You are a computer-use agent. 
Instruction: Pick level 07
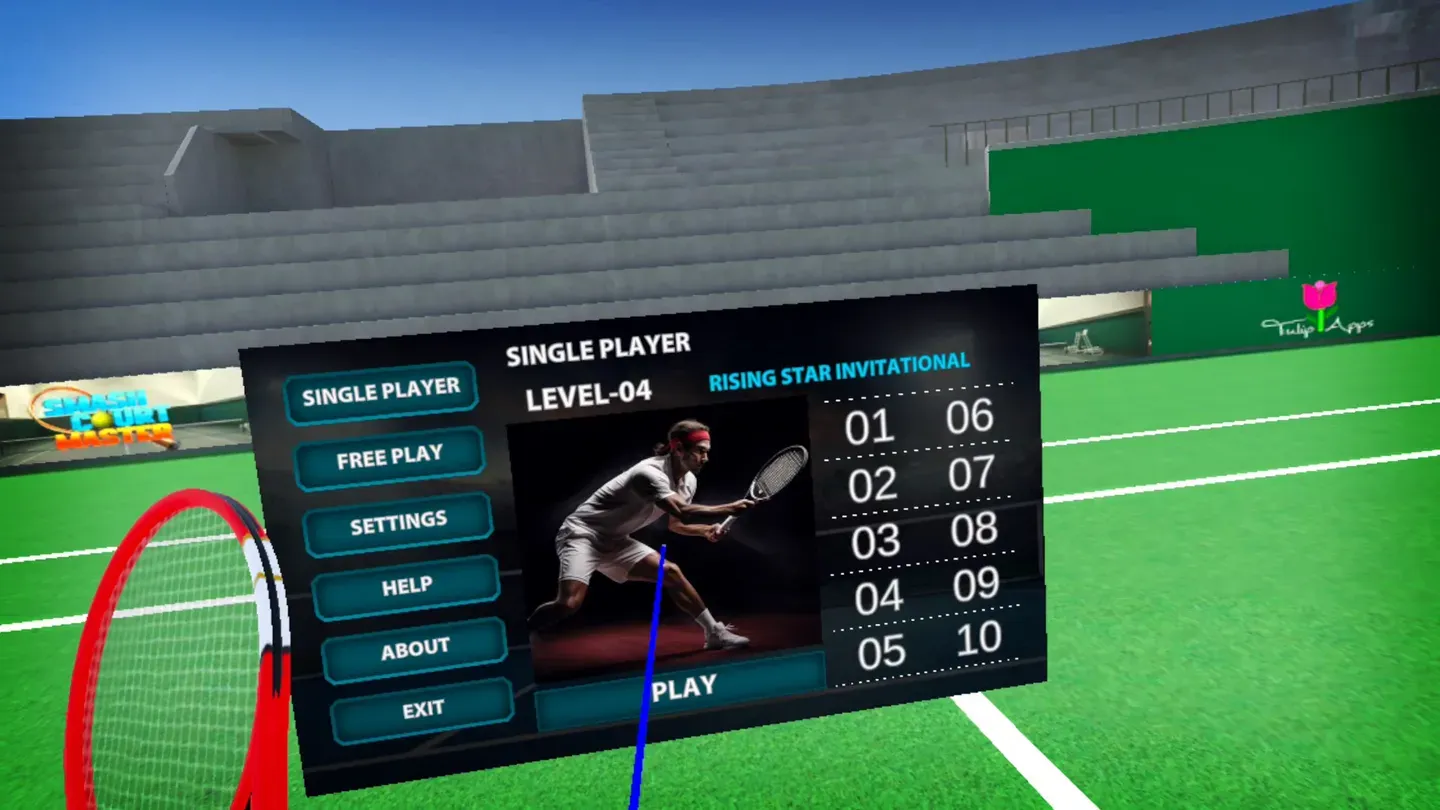click(972, 474)
